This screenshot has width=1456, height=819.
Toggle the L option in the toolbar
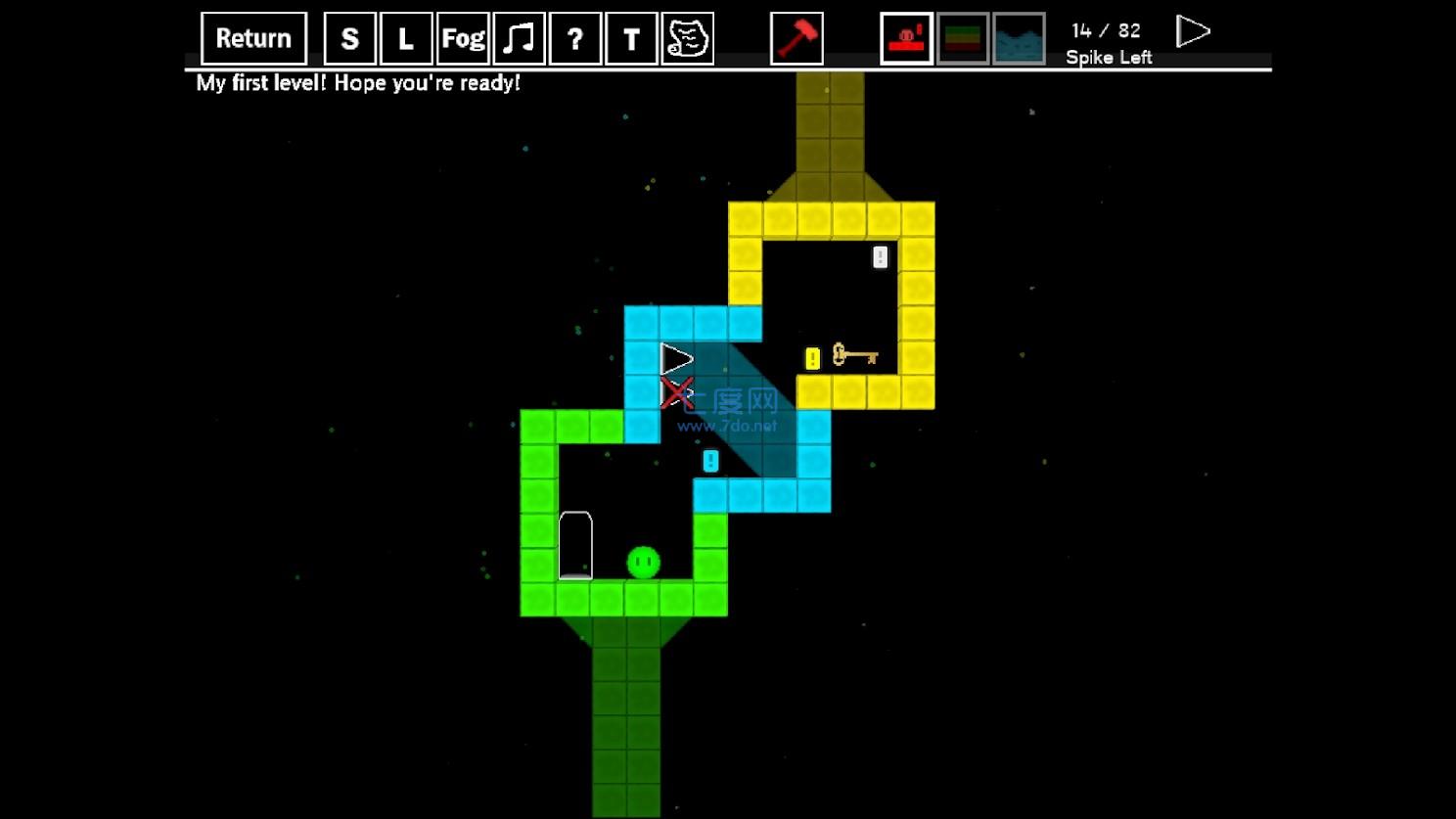pos(406,38)
